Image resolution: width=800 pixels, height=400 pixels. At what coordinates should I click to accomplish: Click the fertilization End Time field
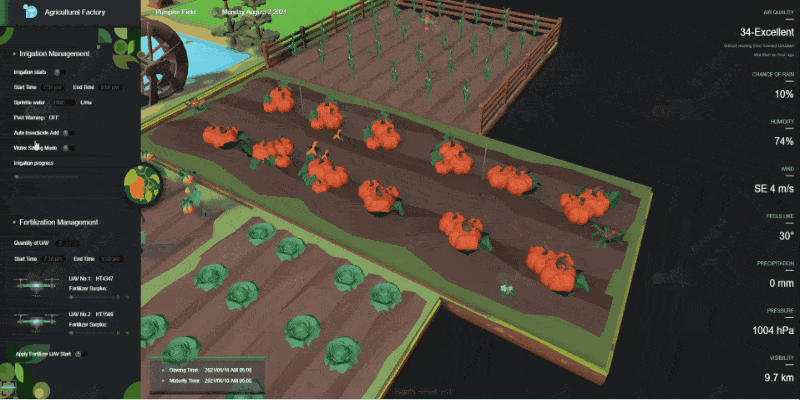click(110, 258)
